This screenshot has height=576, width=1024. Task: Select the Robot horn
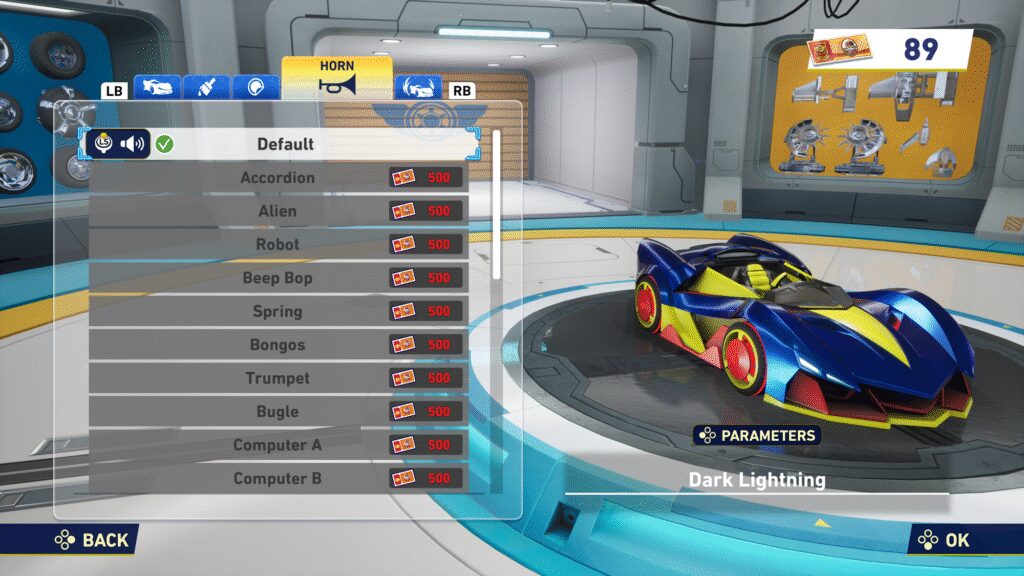coord(278,245)
